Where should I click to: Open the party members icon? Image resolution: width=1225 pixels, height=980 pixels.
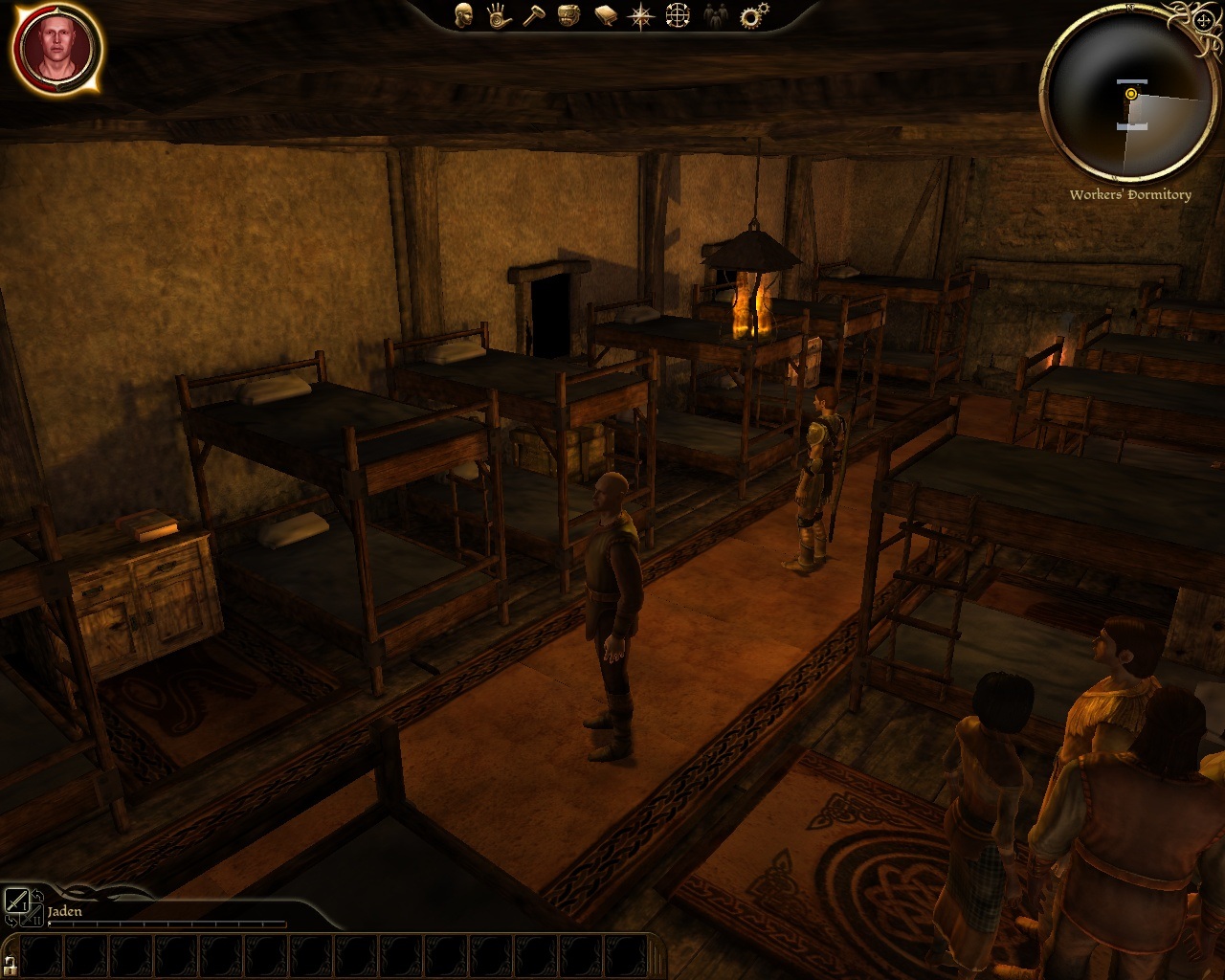click(715, 14)
